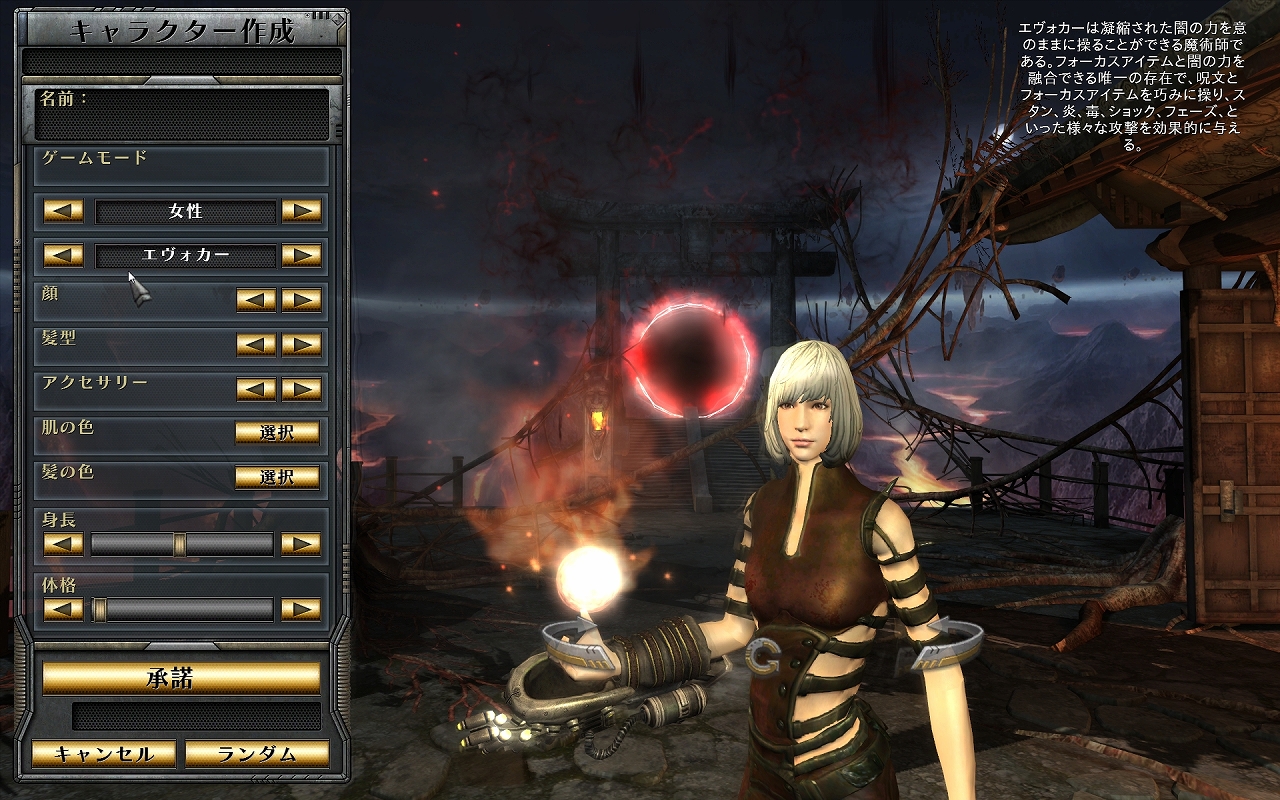Cancel character creation (キャンセル)
The image size is (1280, 800).
click(104, 754)
